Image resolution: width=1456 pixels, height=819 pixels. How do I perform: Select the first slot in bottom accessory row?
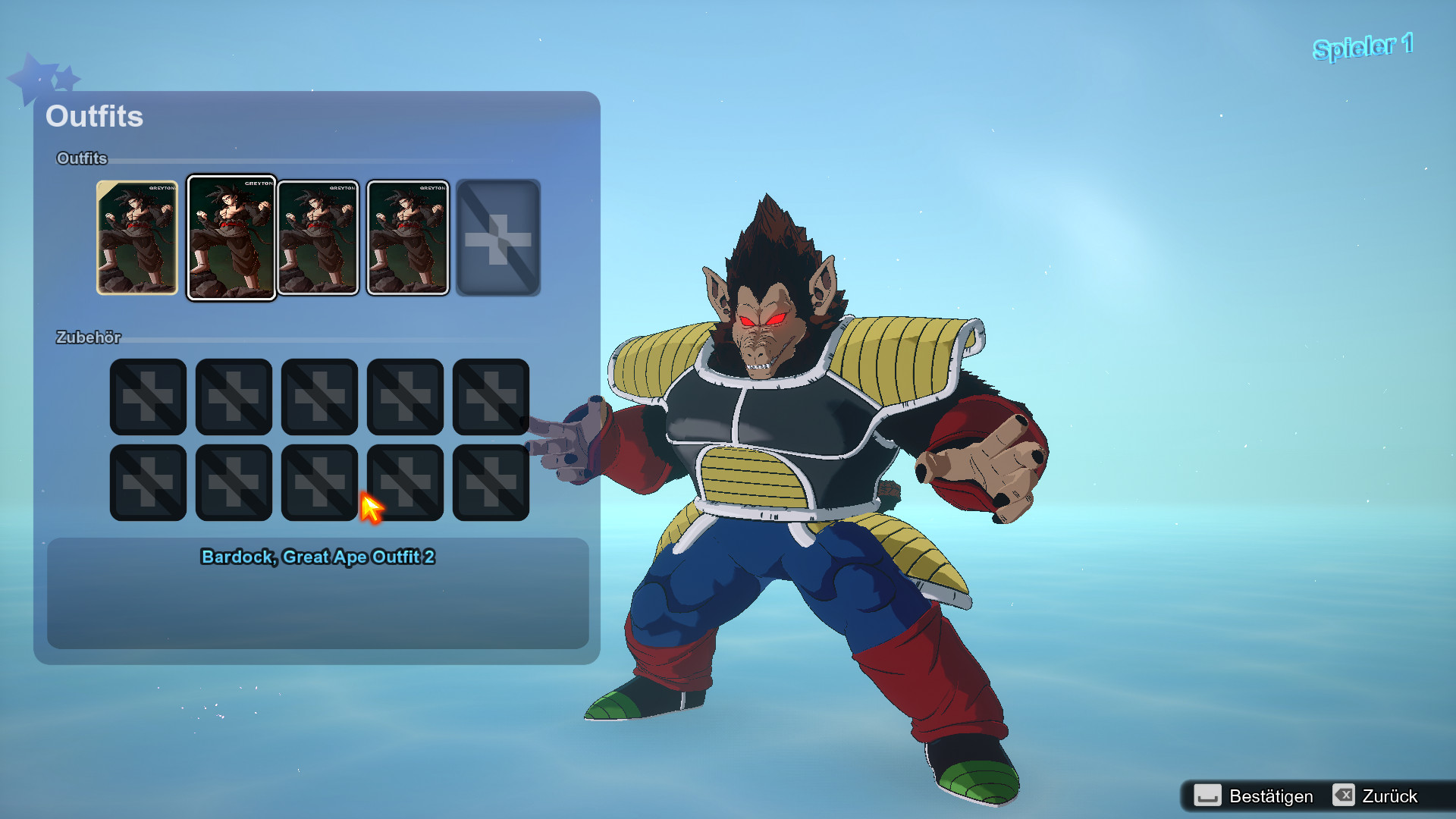tap(148, 482)
